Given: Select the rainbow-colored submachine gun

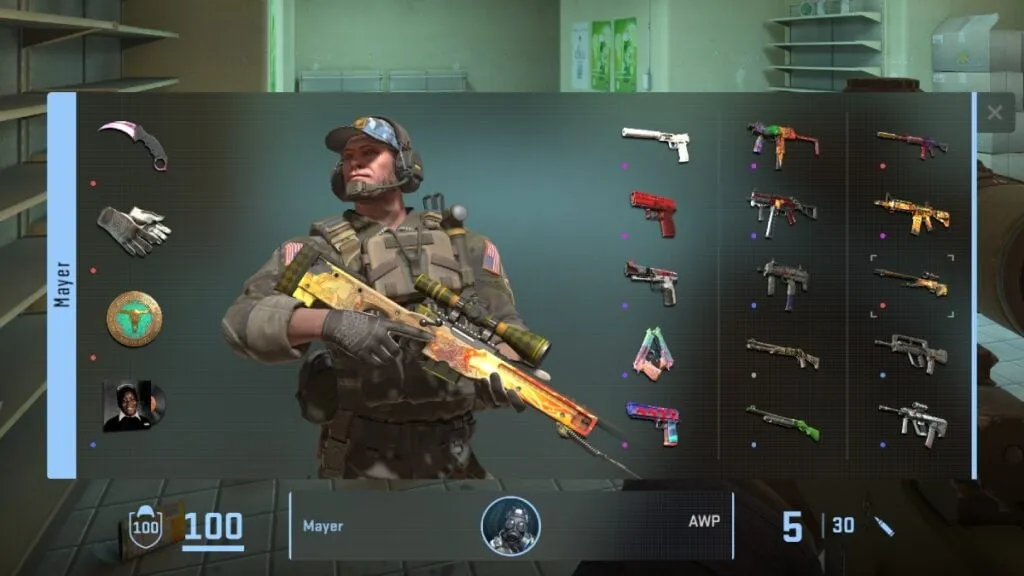Looking at the screenshot, I should (783, 142).
